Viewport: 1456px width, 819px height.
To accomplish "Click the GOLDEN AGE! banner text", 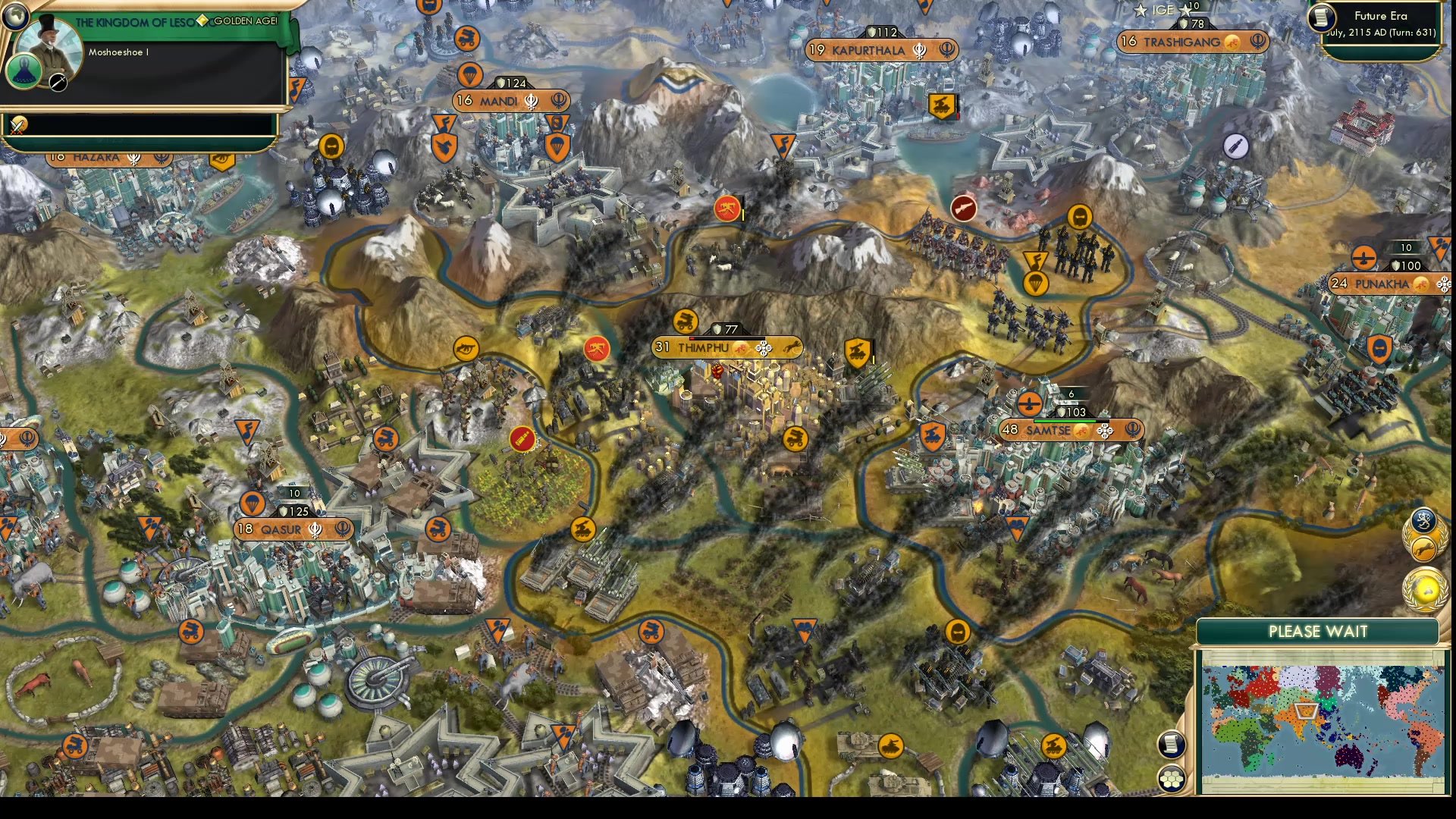I will [245, 21].
